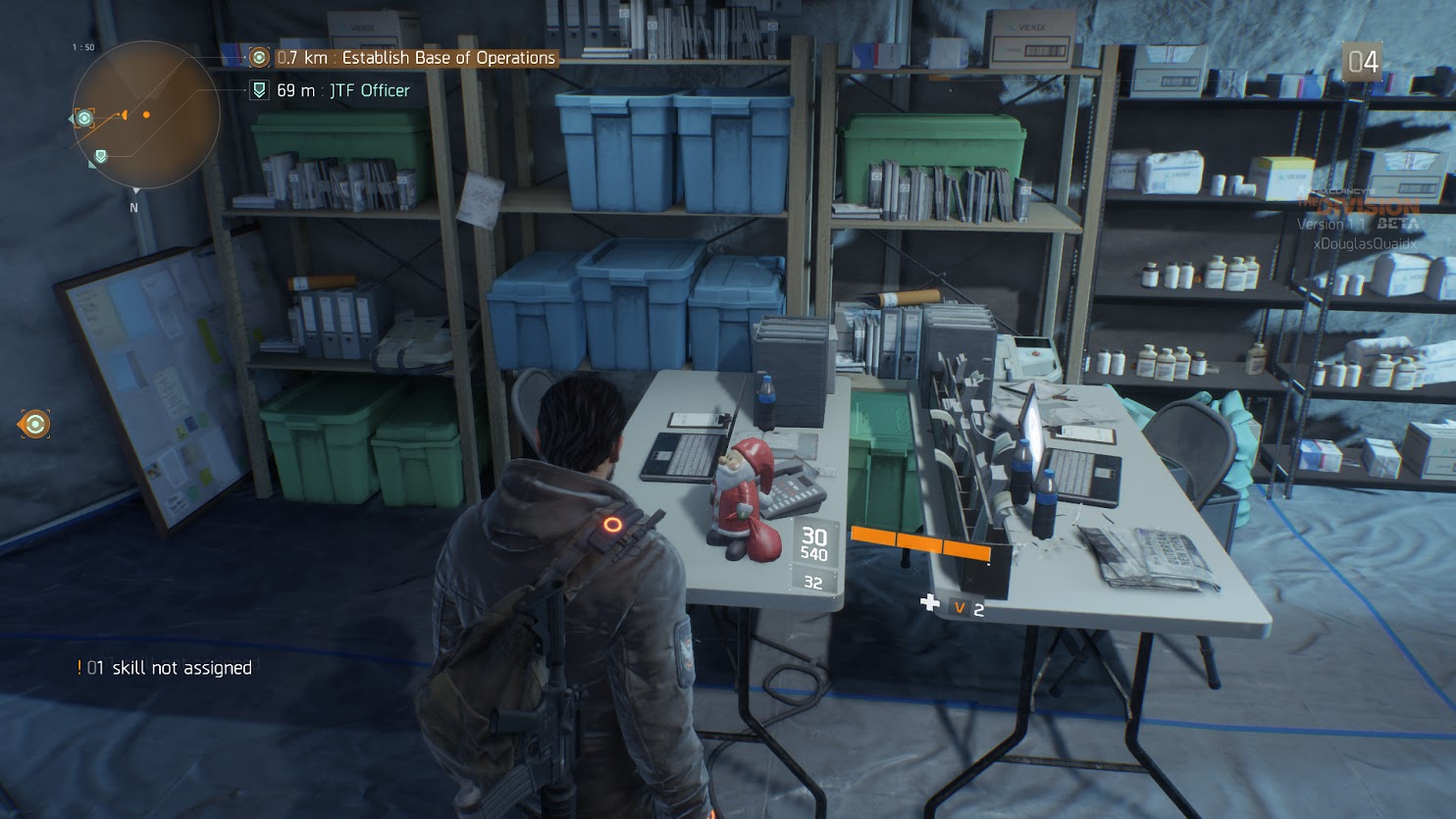The height and width of the screenshot is (819, 1456).
Task: Click the shield marker on the minimap
Action: coord(100,156)
